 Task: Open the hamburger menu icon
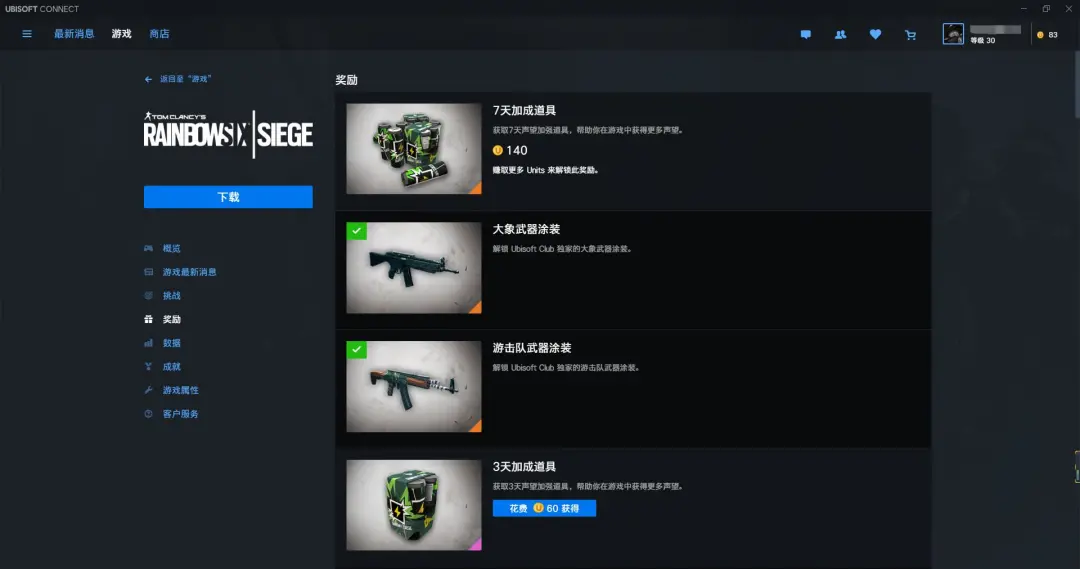[x=27, y=34]
